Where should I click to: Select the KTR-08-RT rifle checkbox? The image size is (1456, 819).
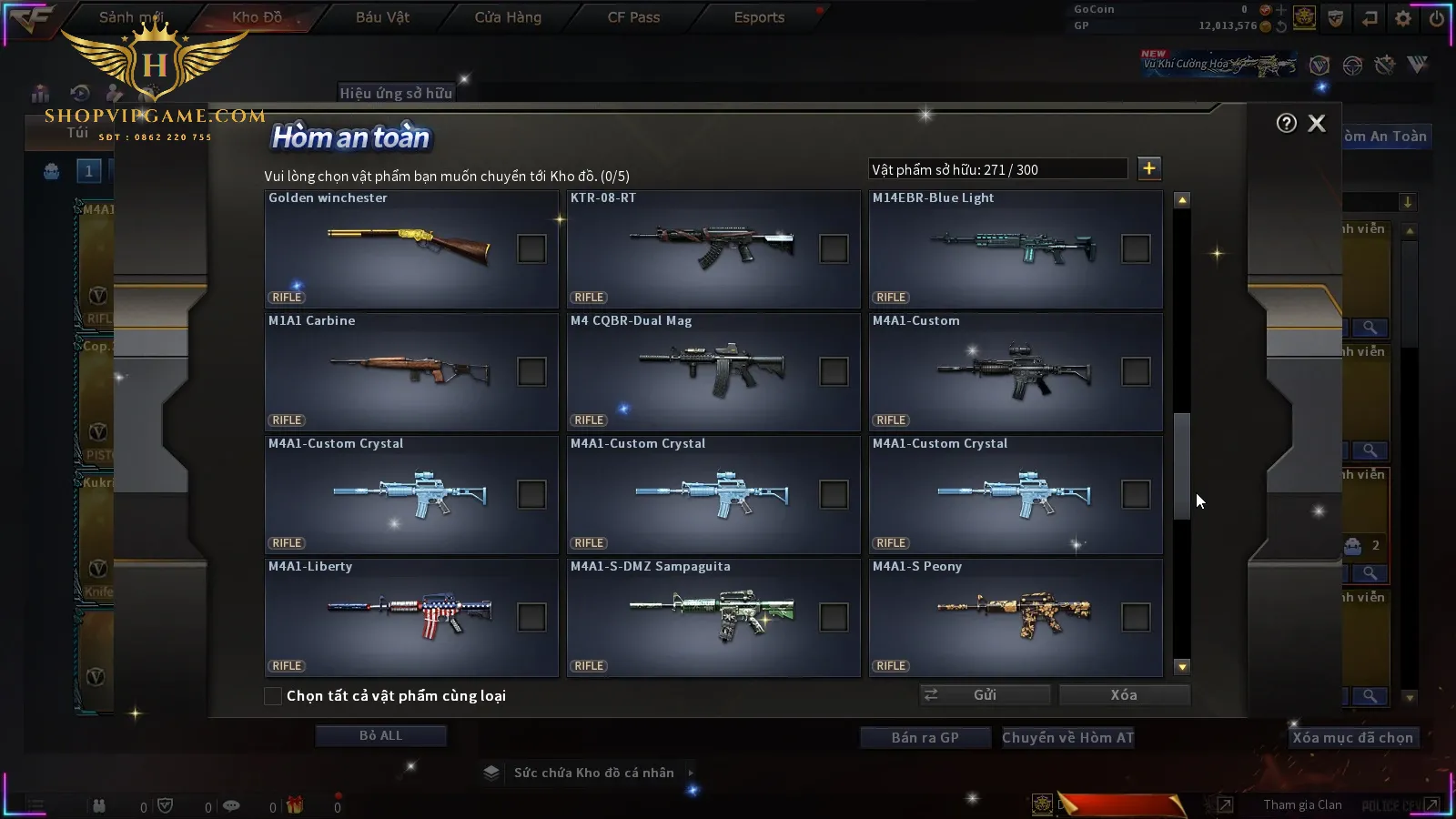point(834,248)
